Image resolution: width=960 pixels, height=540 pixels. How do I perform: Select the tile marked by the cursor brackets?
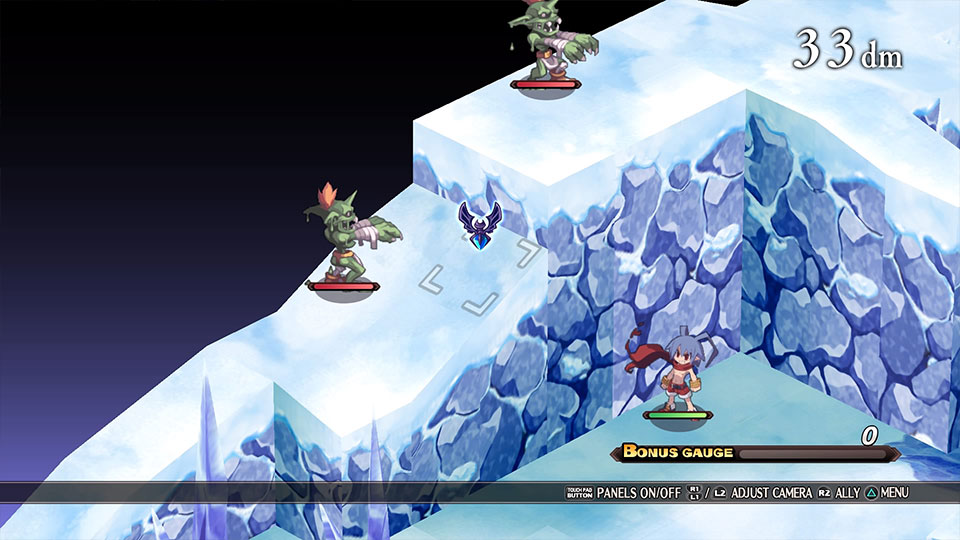tap(480, 274)
